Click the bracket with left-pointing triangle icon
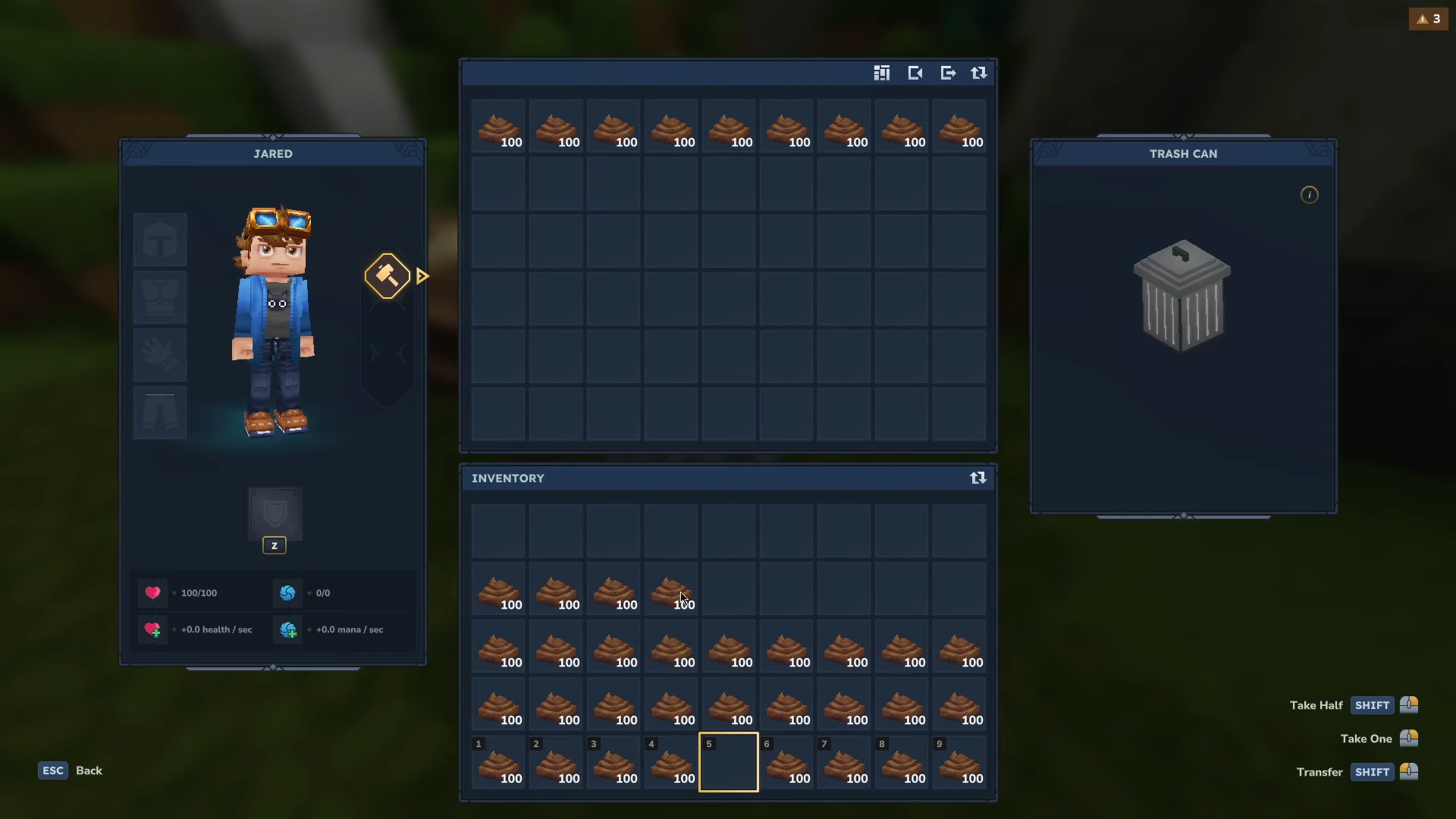The width and height of the screenshot is (1456, 819). (x=915, y=73)
